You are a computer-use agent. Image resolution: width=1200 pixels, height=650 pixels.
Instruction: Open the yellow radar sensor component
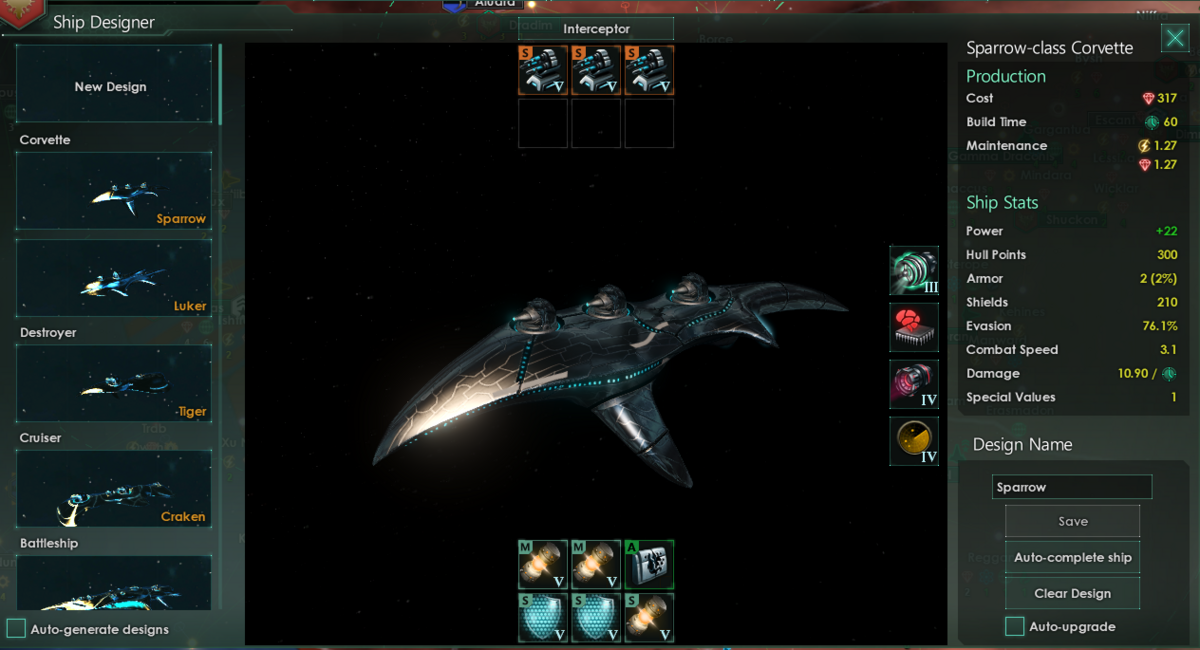pyautogui.click(x=914, y=442)
